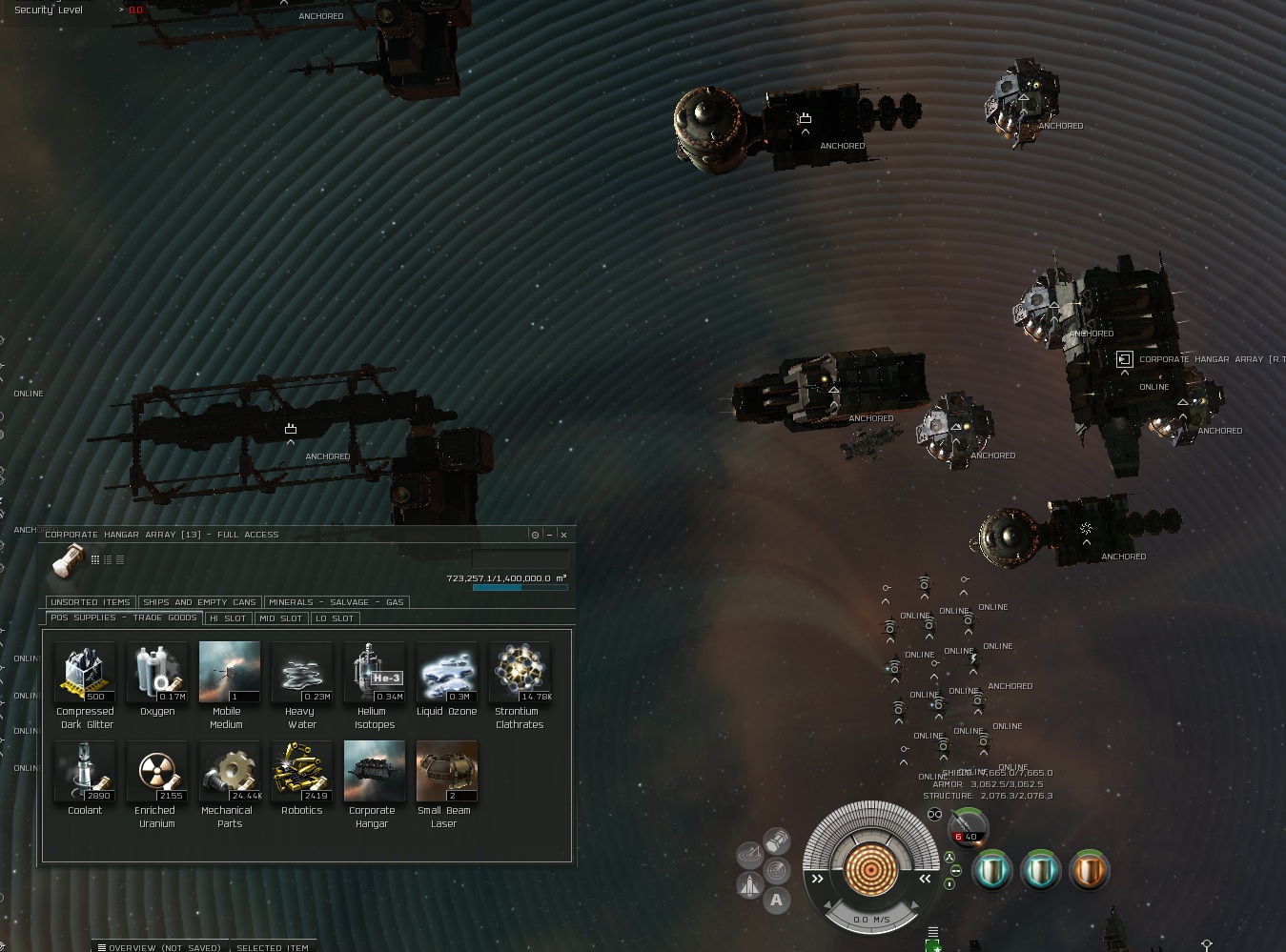Activate the missile launcher module
The image size is (1286, 952).
click(969, 826)
